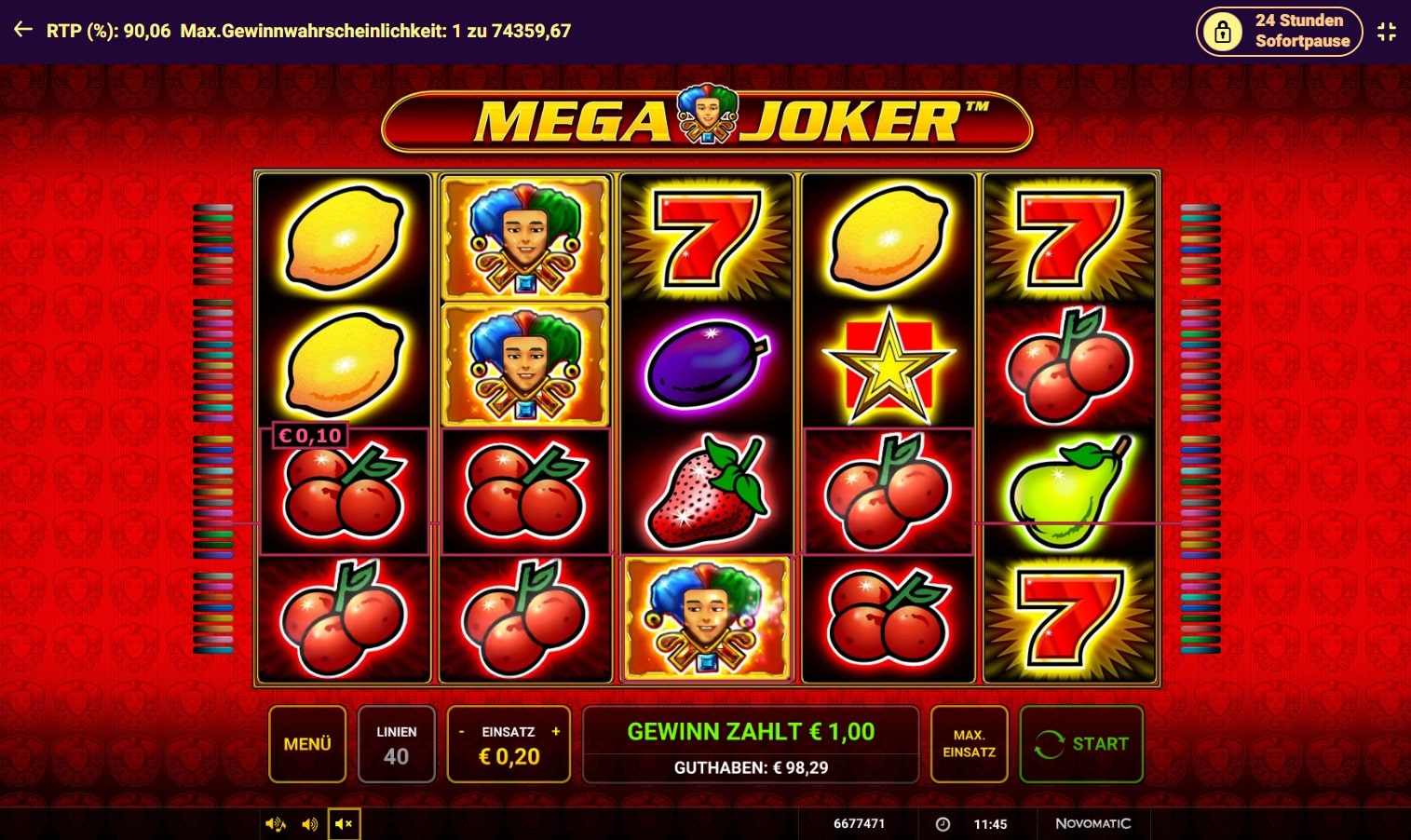Go back using the top-left arrow
The image size is (1411, 840).
coord(23,31)
